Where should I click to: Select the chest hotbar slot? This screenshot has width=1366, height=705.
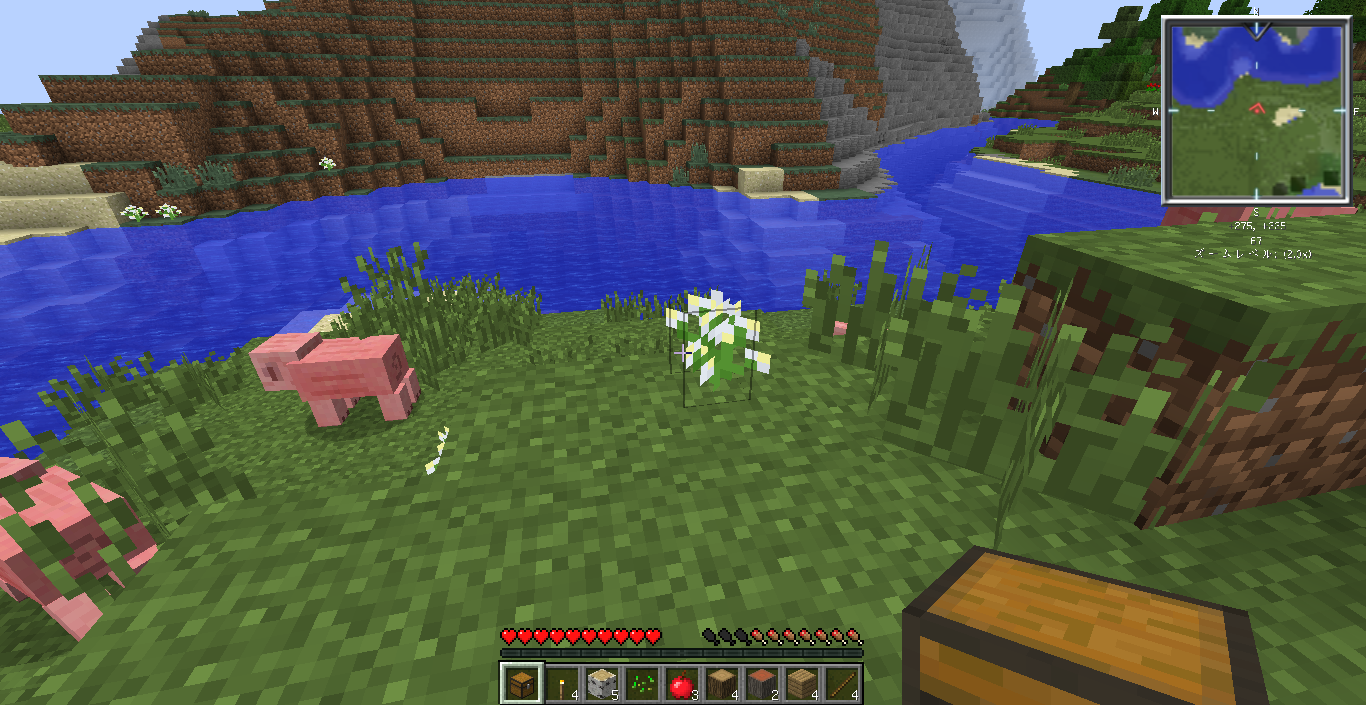click(521, 684)
